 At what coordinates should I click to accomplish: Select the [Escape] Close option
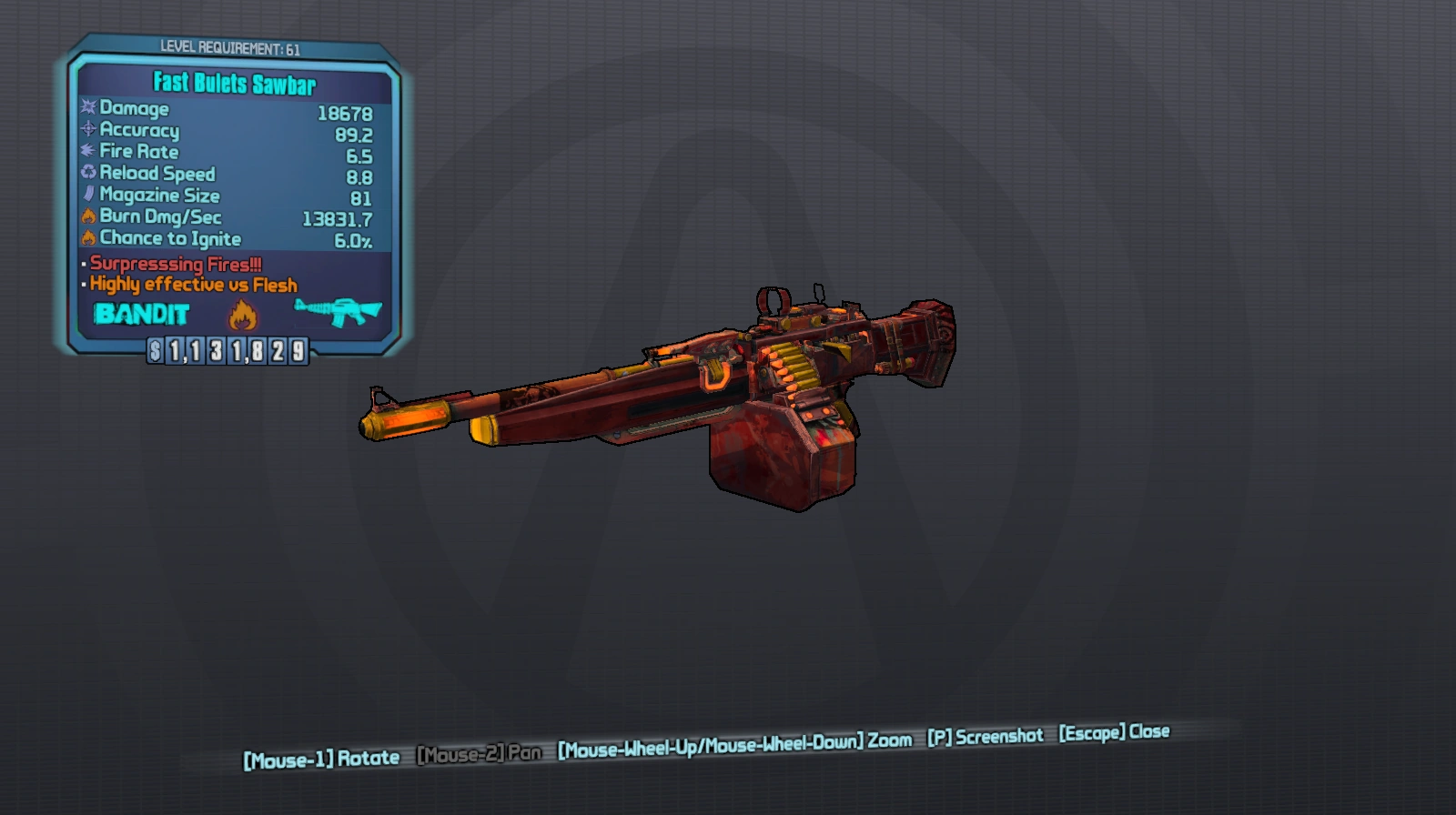point(1114,730)
